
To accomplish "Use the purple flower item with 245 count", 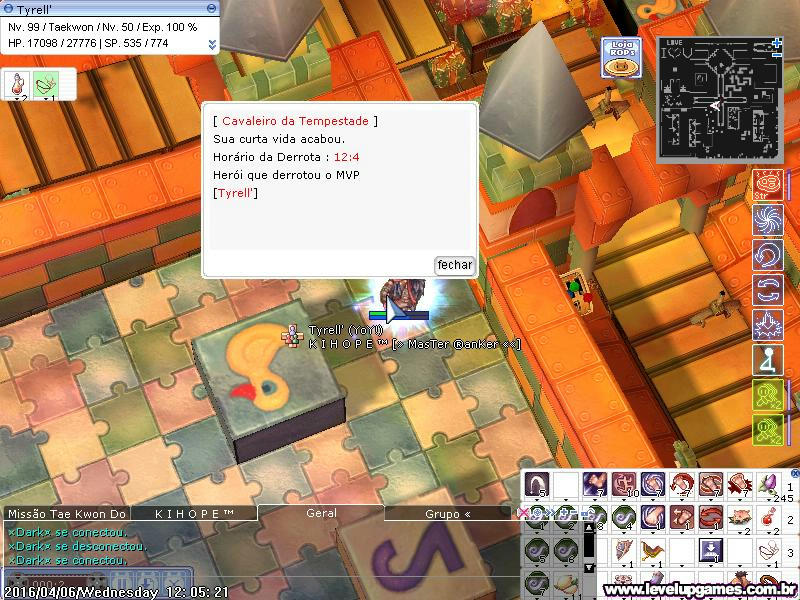I will coord(768,485).
